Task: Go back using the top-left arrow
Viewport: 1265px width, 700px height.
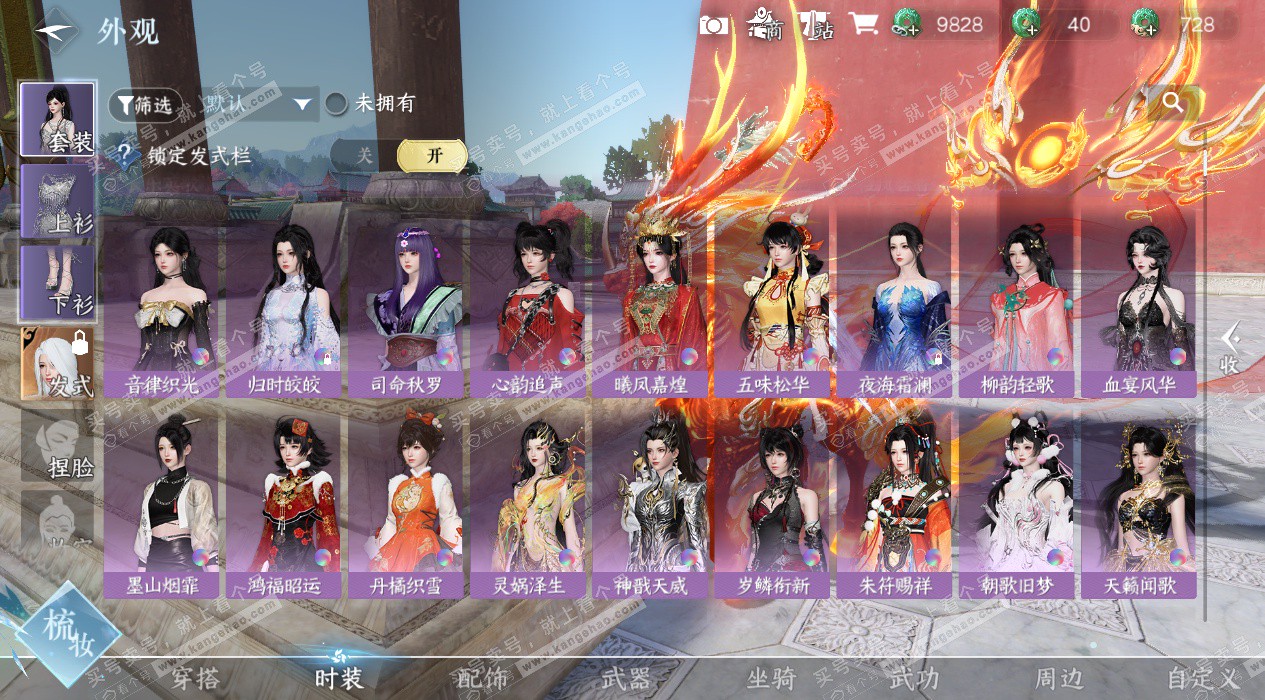Action: click(x=55, y=30)
